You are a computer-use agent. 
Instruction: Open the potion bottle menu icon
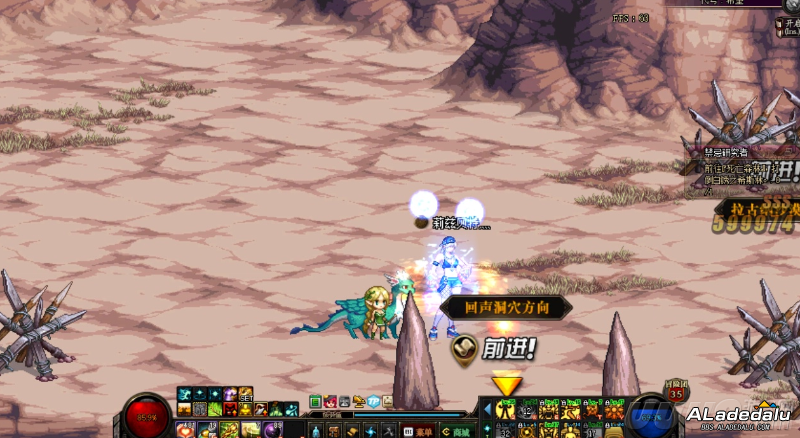click(x=316, y=431)
